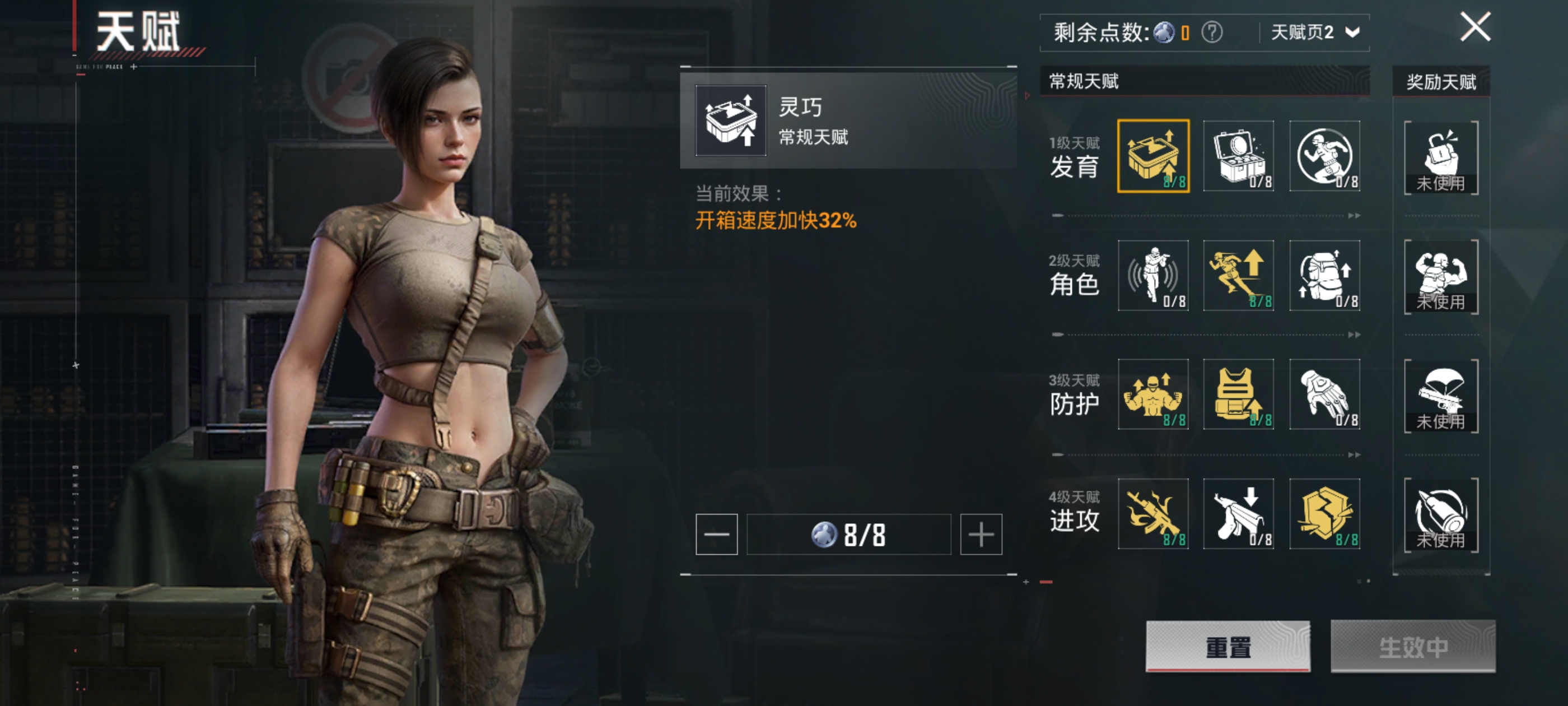This screenshot has height=706, width=1568.
Task: Choose the running soldier circle talent
Action: 1324,156
